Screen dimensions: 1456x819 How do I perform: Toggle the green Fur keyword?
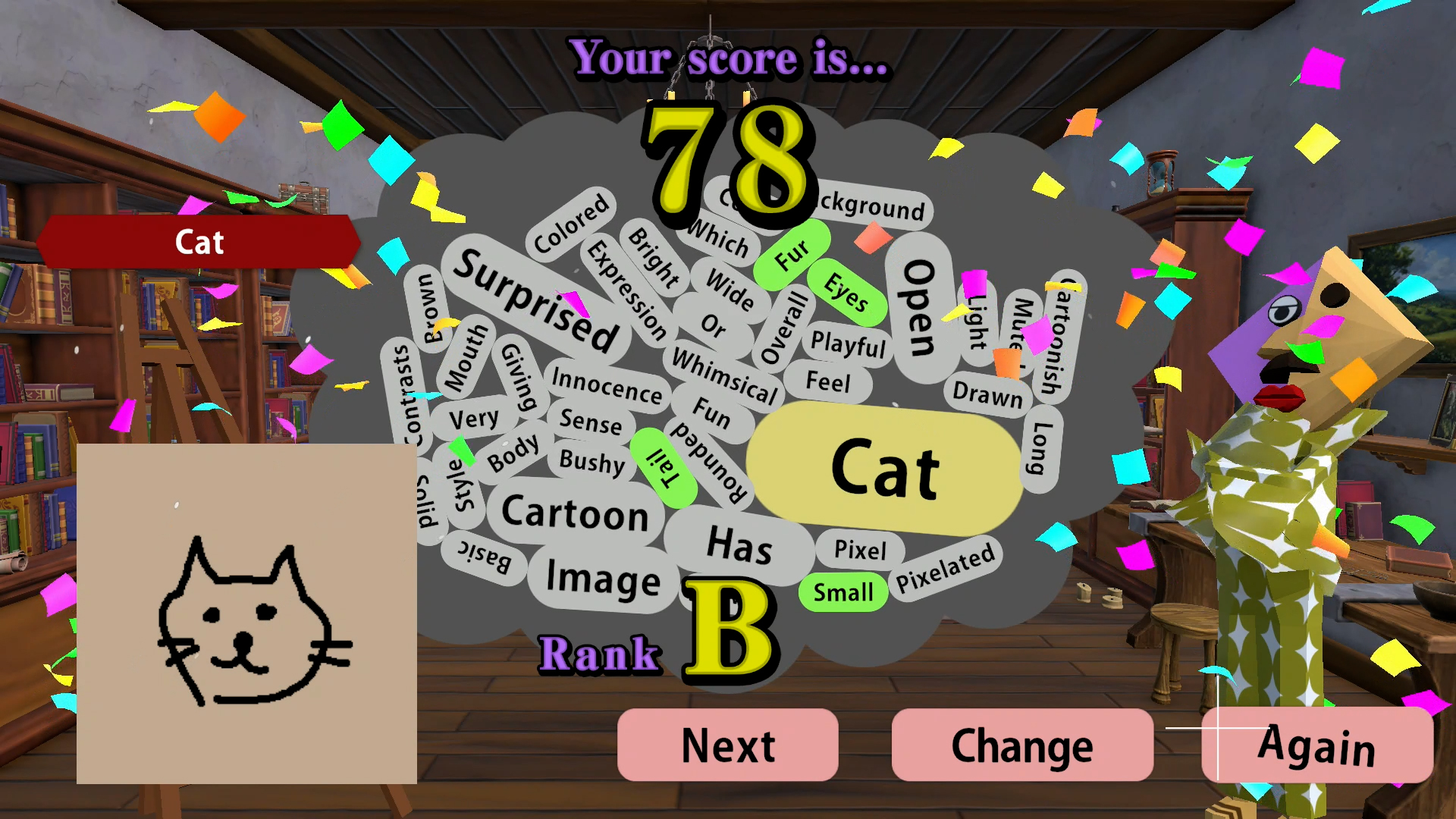click(792, 258)
